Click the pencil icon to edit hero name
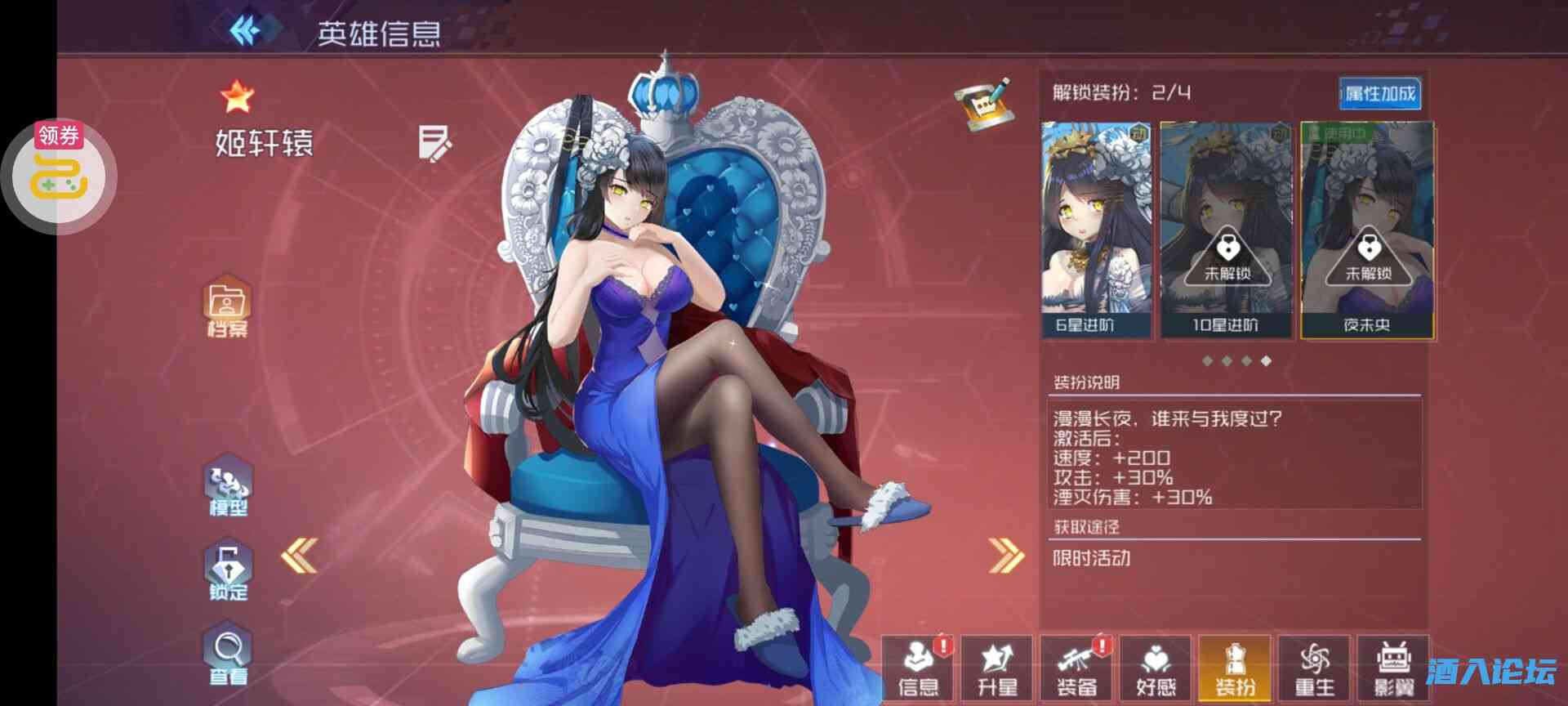This screenshot has height=706, width=1568. 435,145
